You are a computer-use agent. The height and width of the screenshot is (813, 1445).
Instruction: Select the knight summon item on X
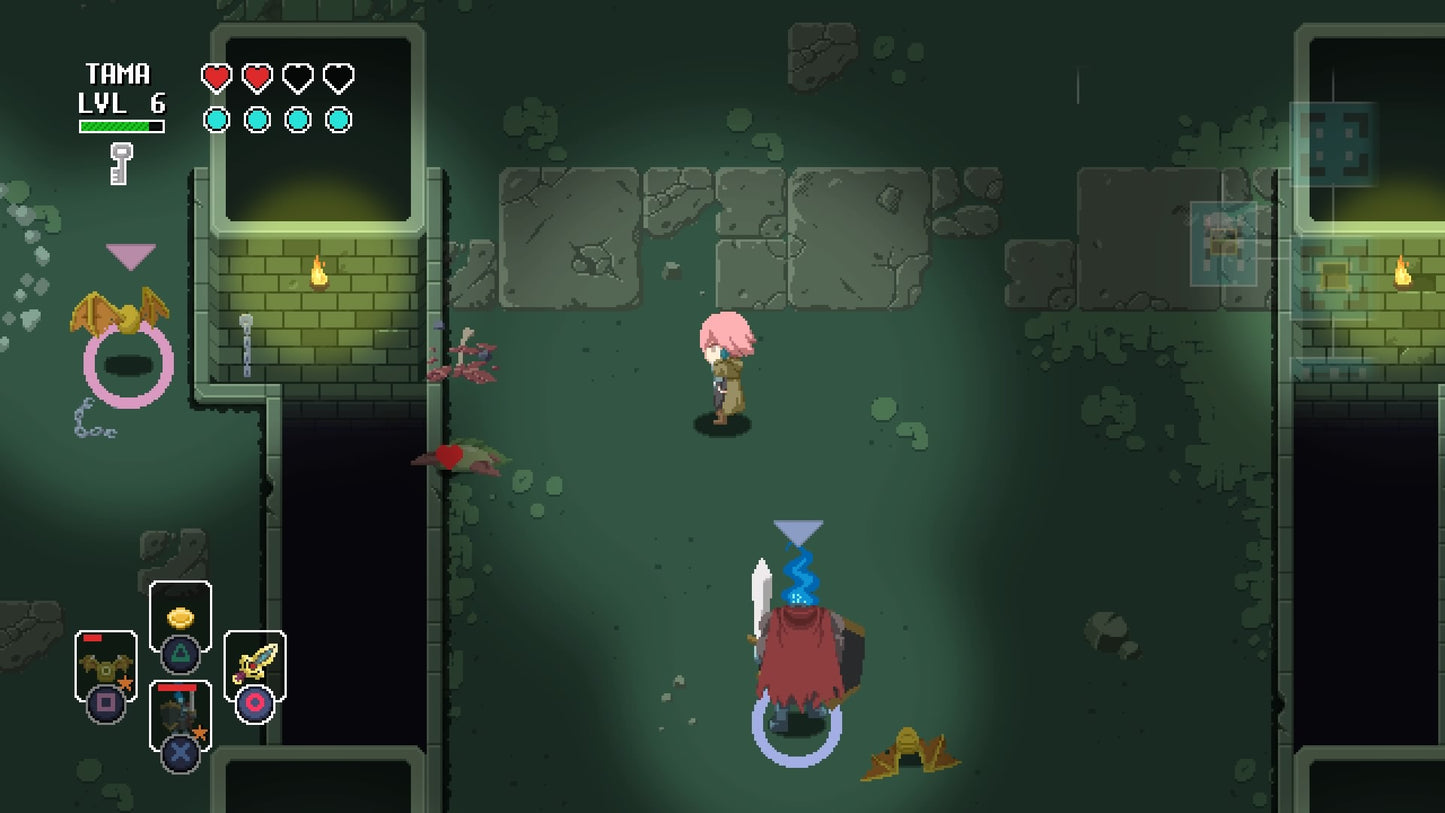click(180, 712)
